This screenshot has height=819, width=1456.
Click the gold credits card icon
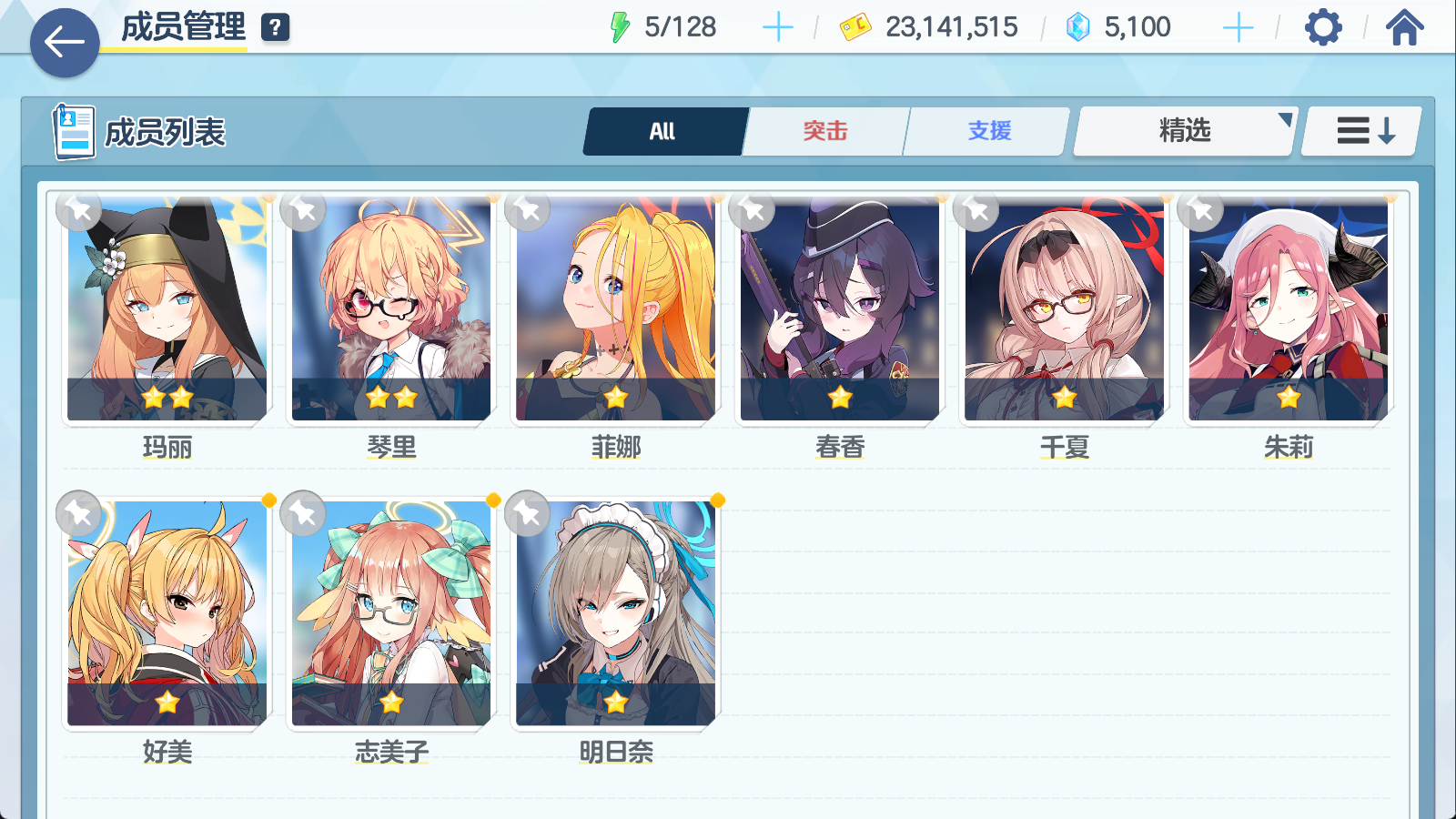coord(854,27)
